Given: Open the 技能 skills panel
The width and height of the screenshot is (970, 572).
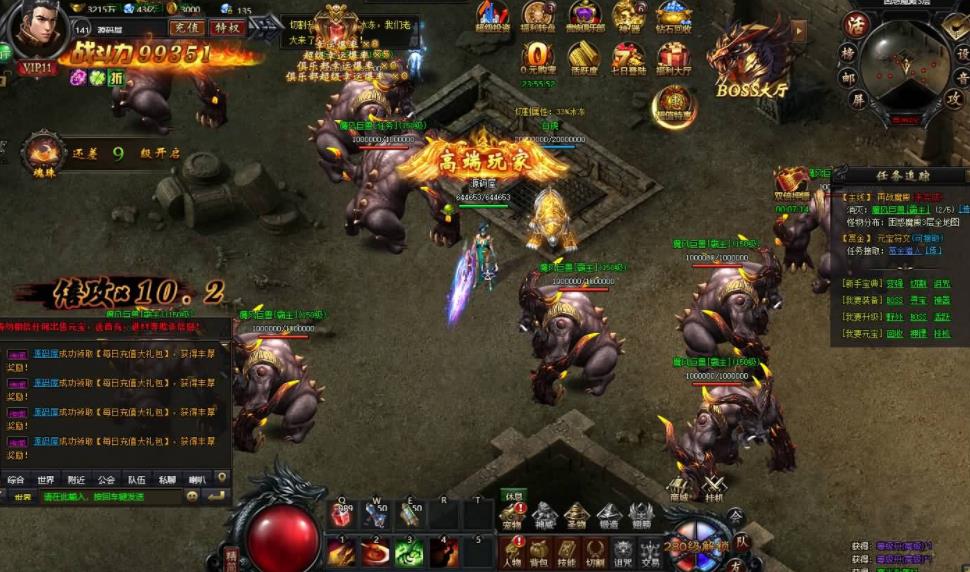Looking at the screenshot, I should coord(566,550).
